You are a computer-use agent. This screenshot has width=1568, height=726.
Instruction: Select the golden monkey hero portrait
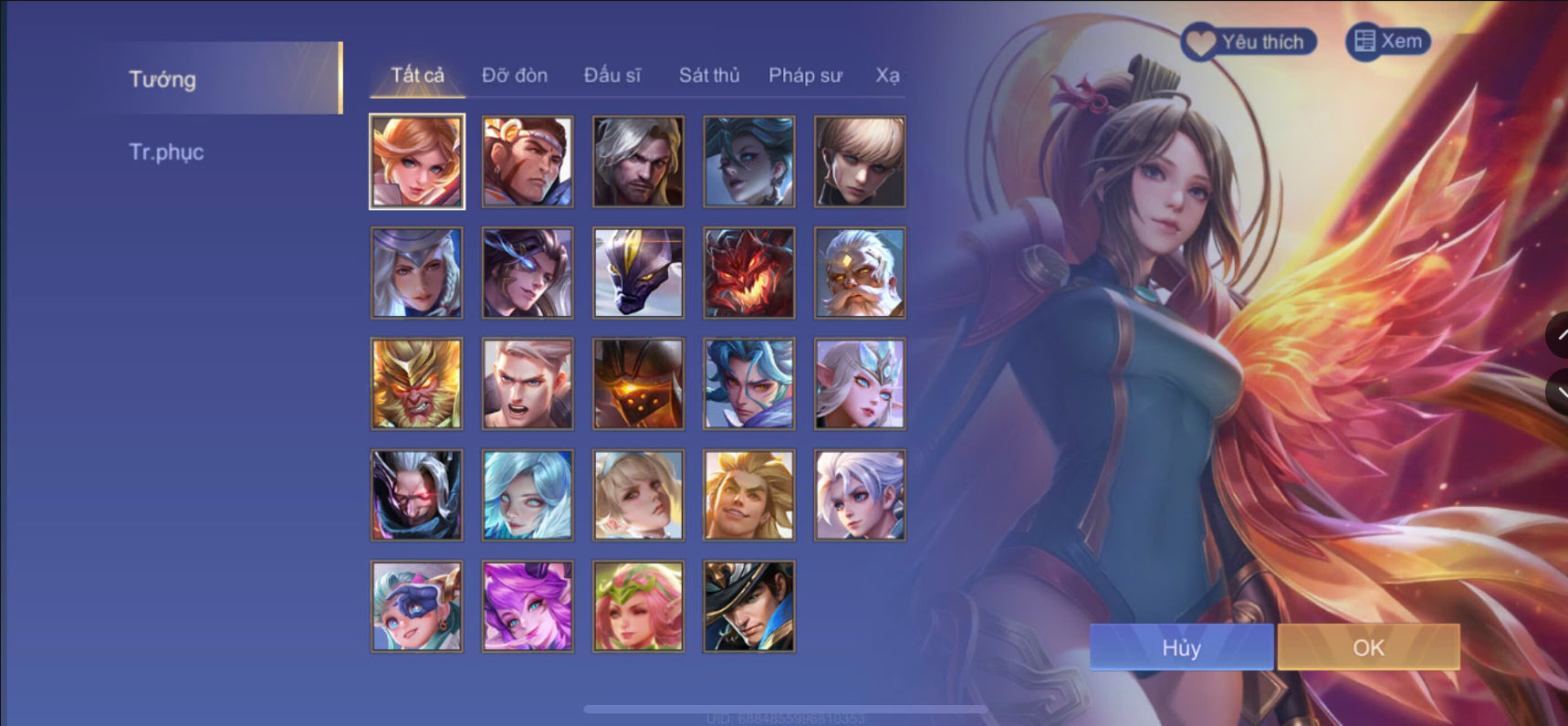pos(416,384)
